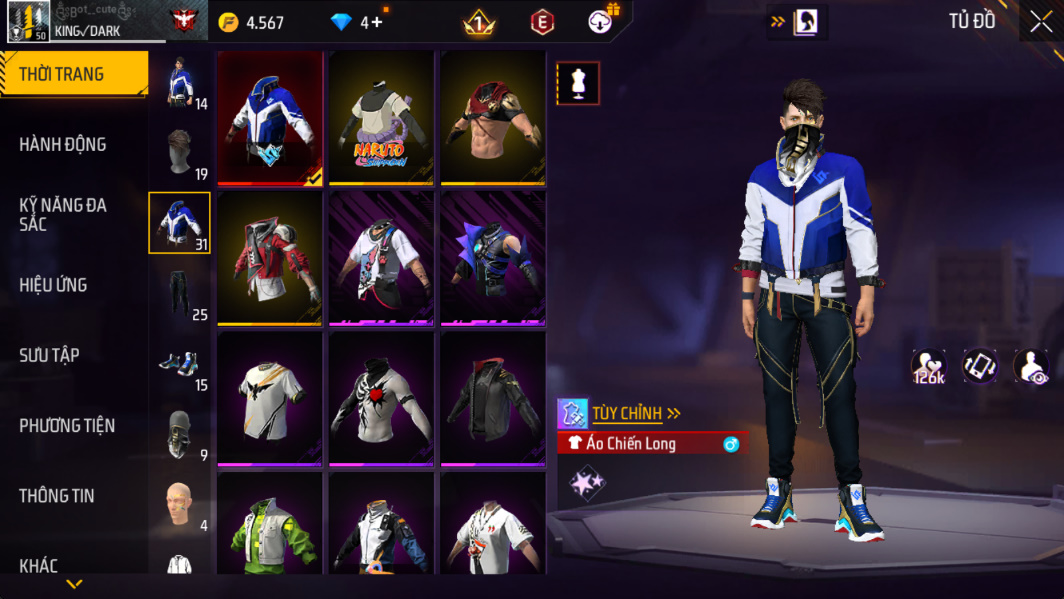Choose the pants subcategory with 25 items
Viewport: 1064px width, 599px height.
click(180, 294)
